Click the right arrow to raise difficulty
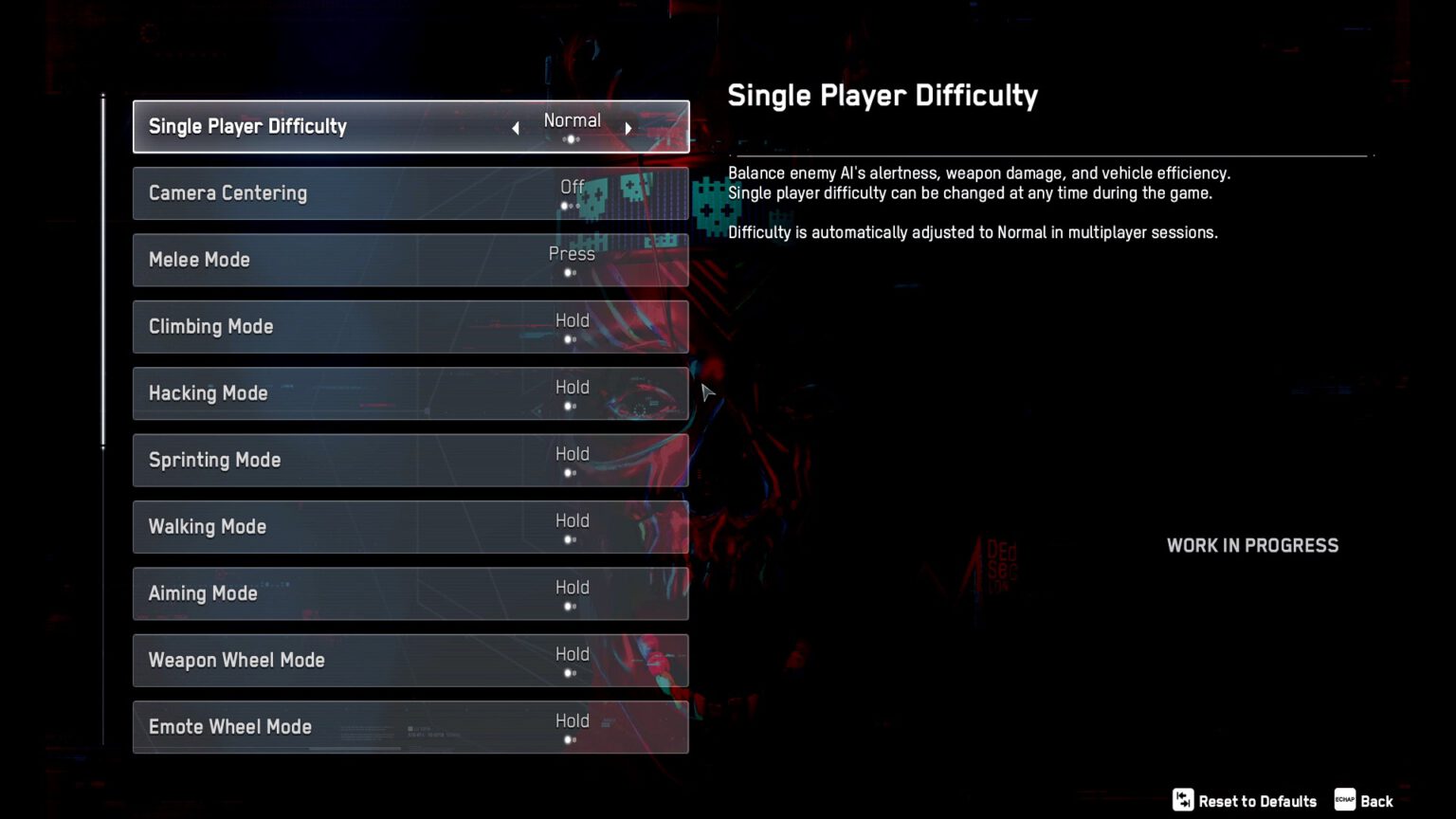1456x819 pixels. pos(628,126)
